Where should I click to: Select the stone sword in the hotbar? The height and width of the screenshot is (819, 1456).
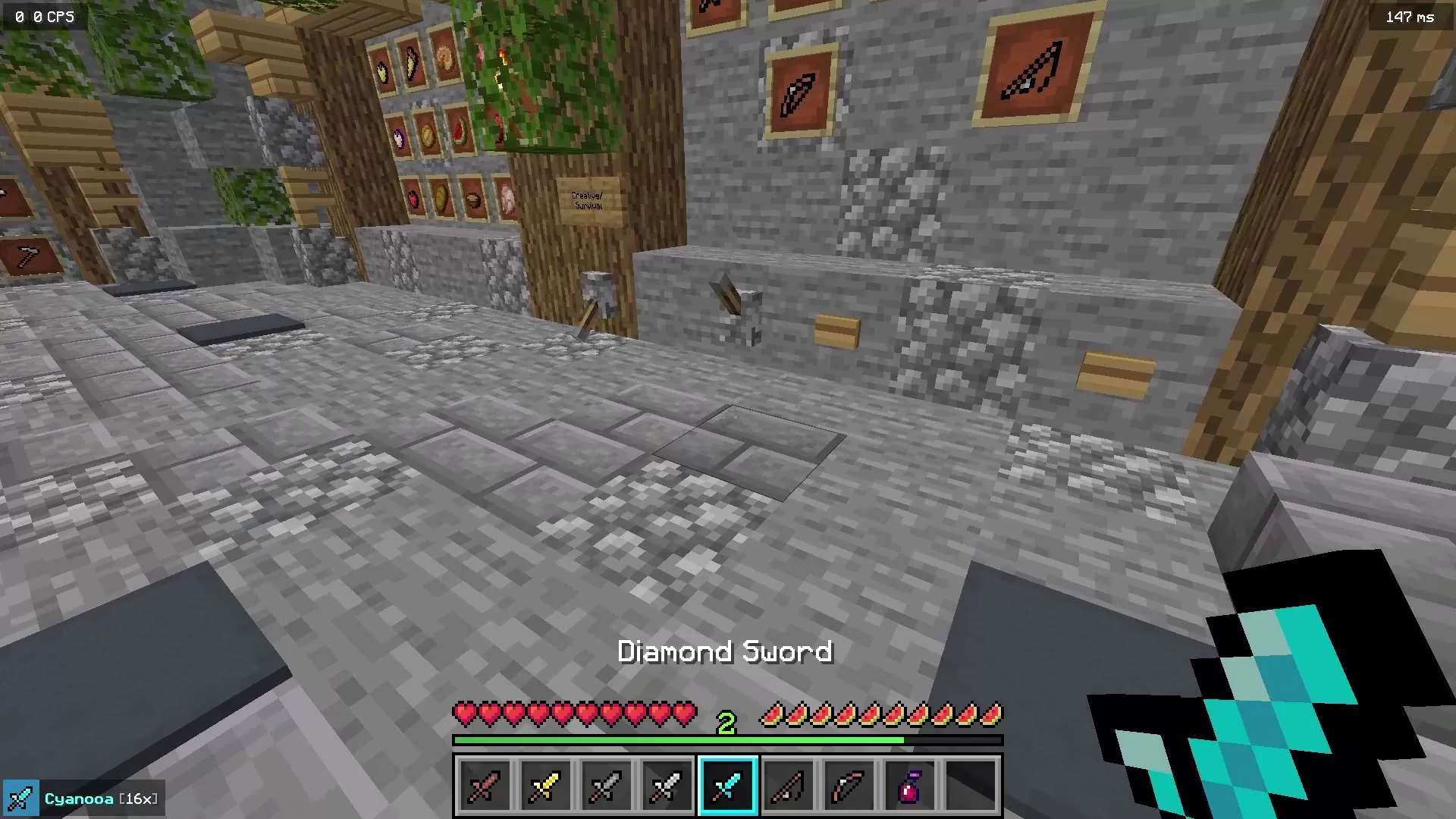pyautogui.click(x=606, y=785)
